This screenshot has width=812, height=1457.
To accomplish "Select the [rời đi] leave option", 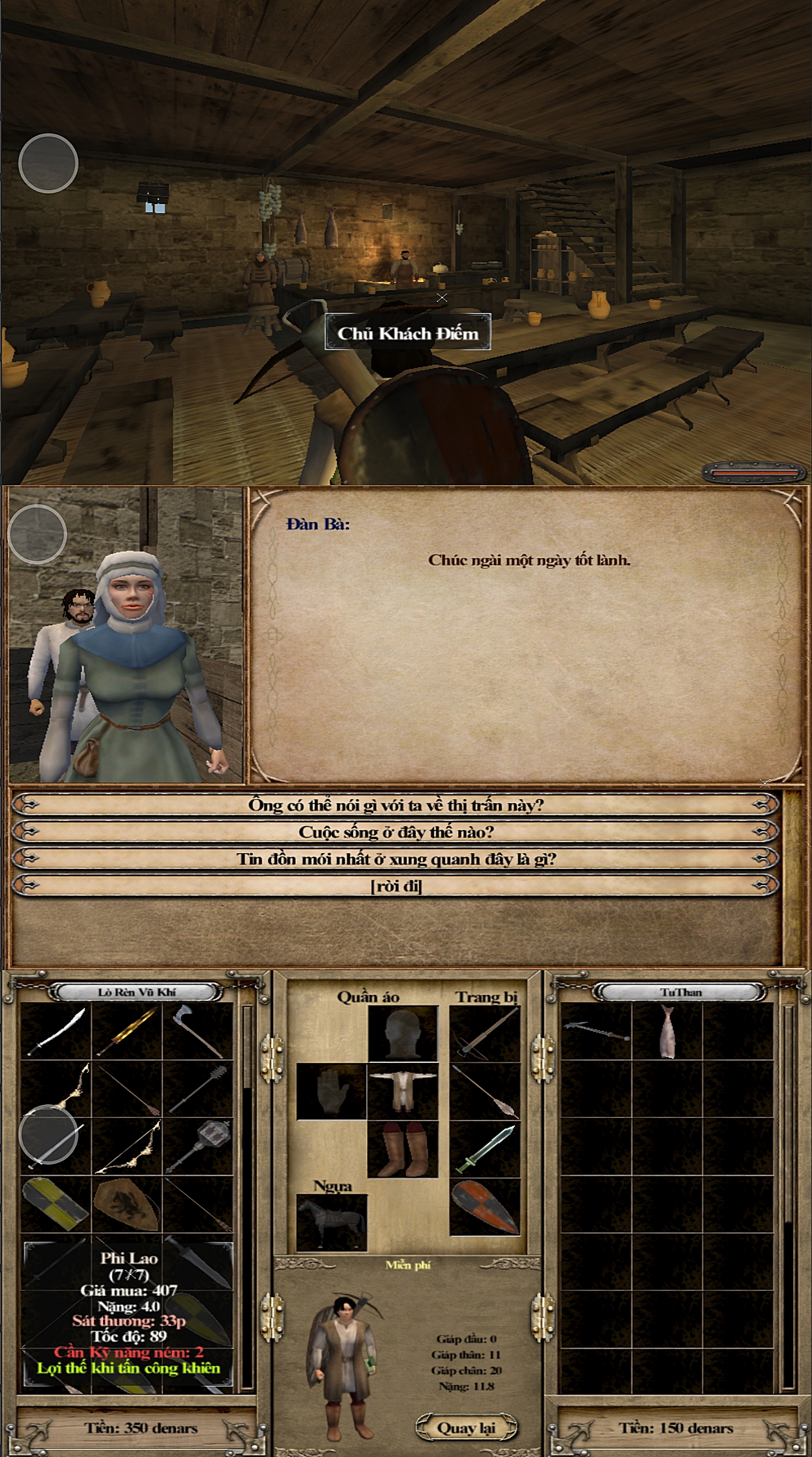I will click(x=395, y=886).
